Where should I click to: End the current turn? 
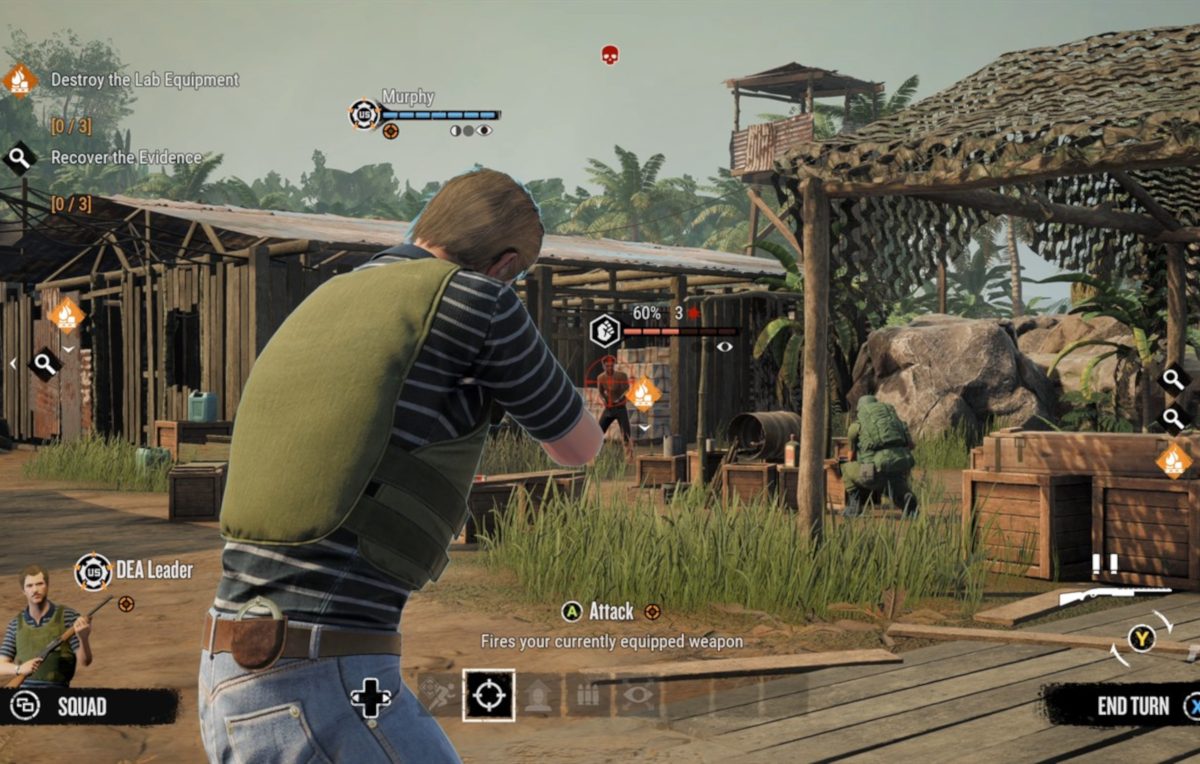1133,706
